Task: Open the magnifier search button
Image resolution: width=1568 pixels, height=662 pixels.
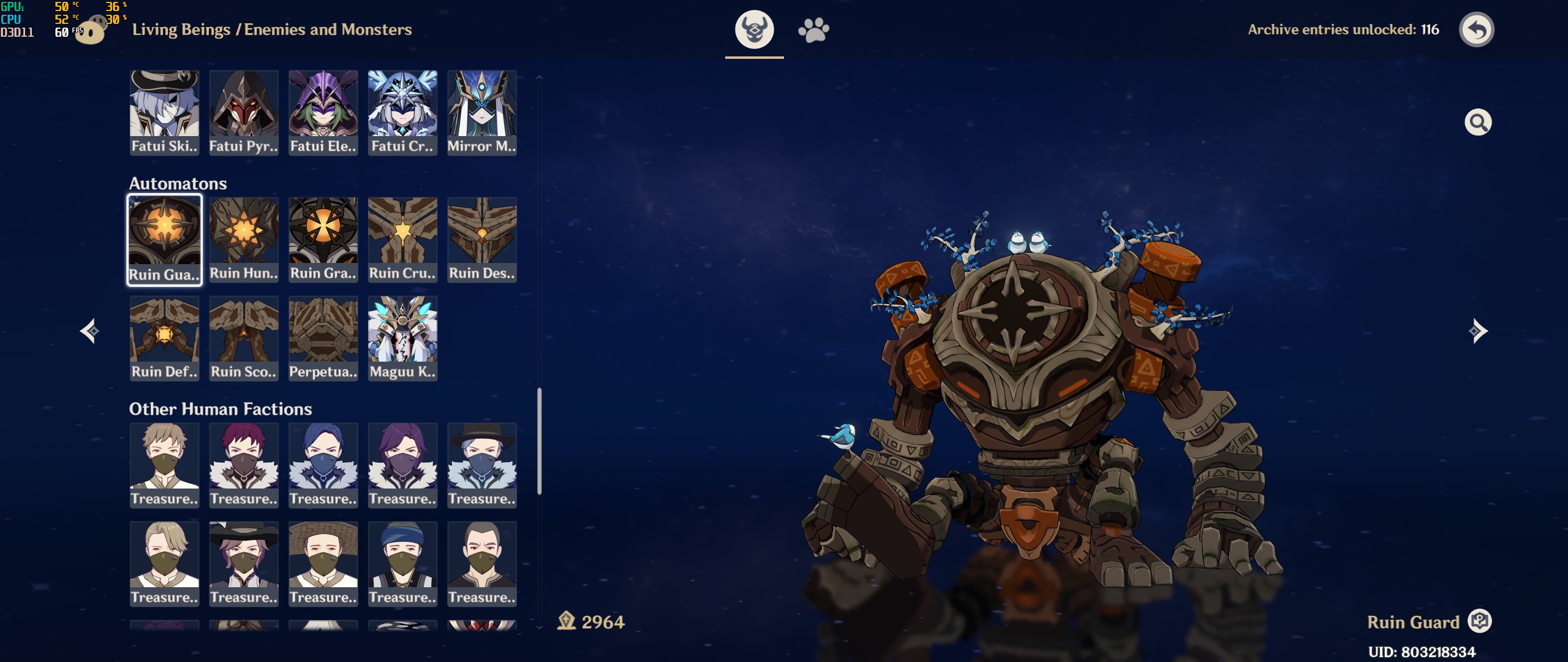Action: [1477, 123]
